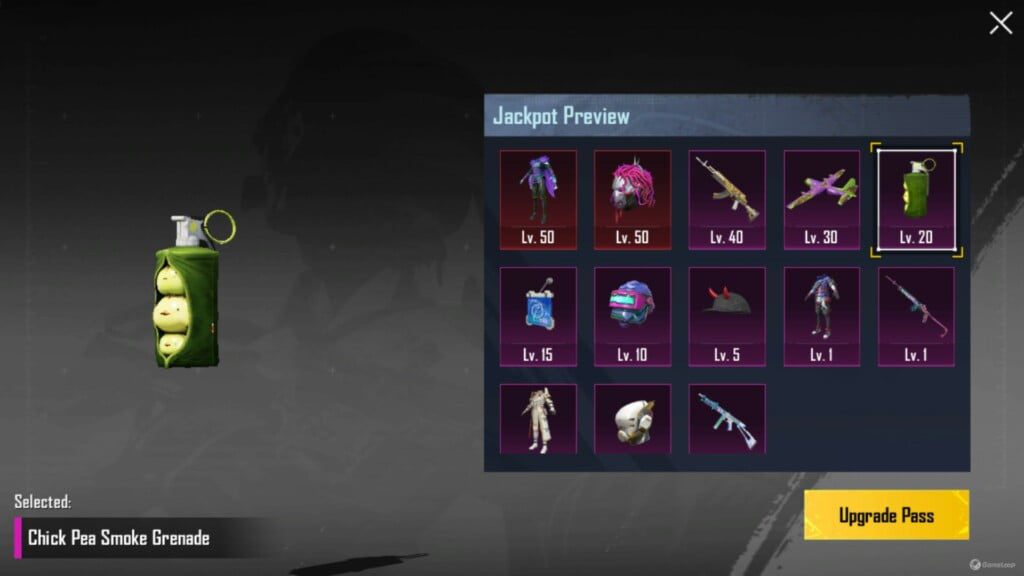Choose the purple outfit Lv. 50 reward

click(538, 199)
